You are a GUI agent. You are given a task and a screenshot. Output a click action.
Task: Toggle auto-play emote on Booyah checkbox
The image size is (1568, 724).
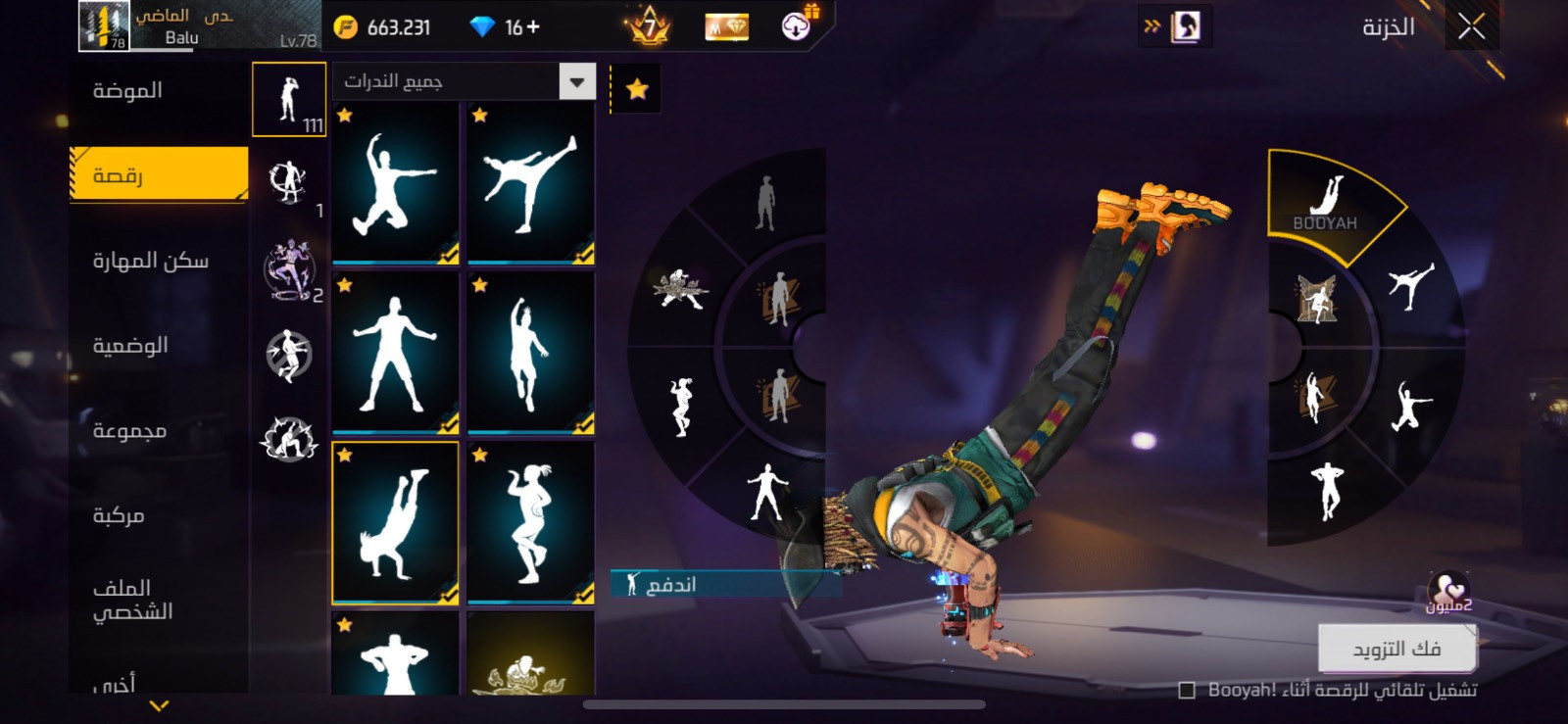[1187, 691]
